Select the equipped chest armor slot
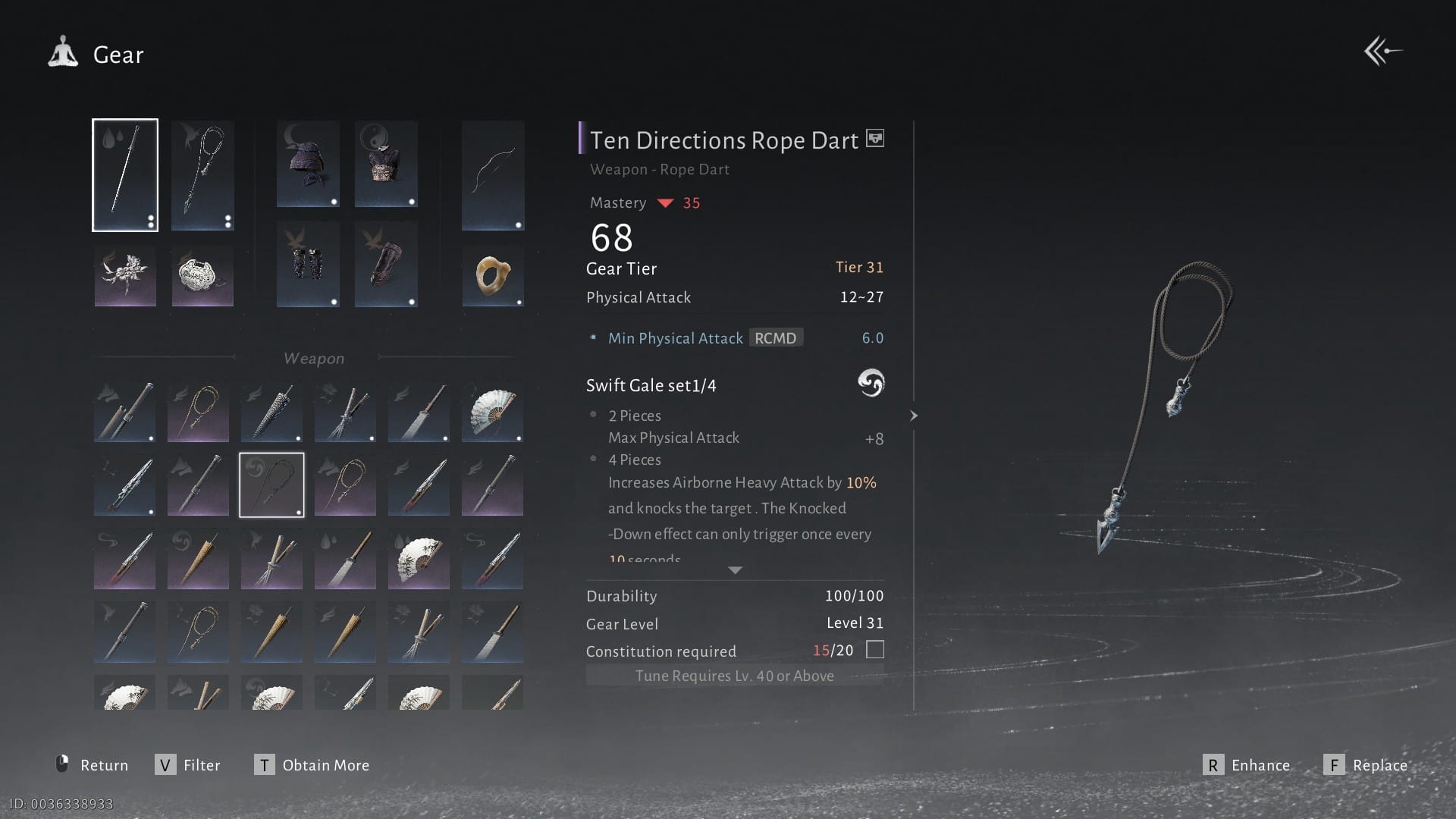Viewport: 1456px width, 819px height. [x=386, y=164]
